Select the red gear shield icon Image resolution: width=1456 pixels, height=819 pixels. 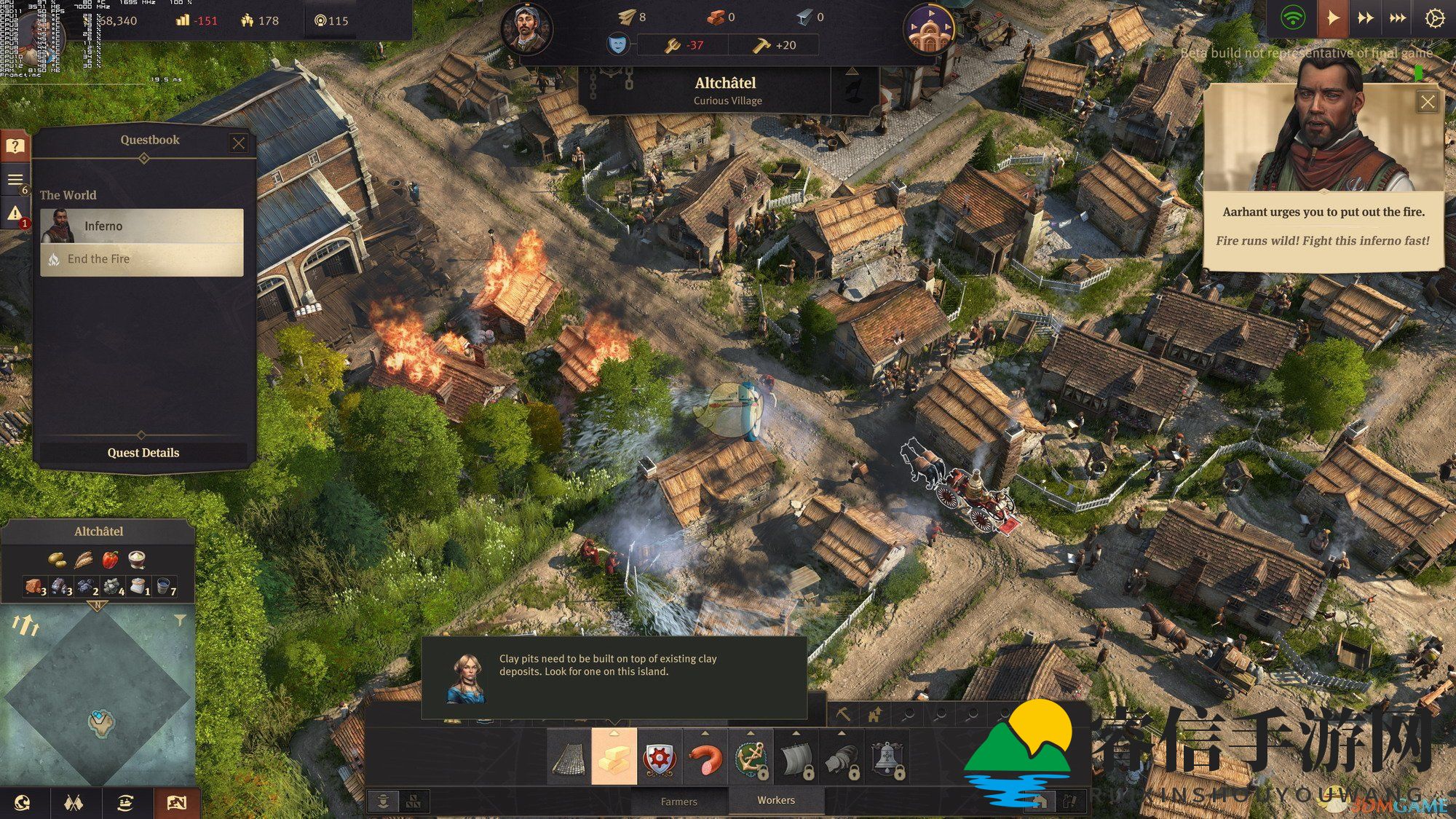point(660,758)
